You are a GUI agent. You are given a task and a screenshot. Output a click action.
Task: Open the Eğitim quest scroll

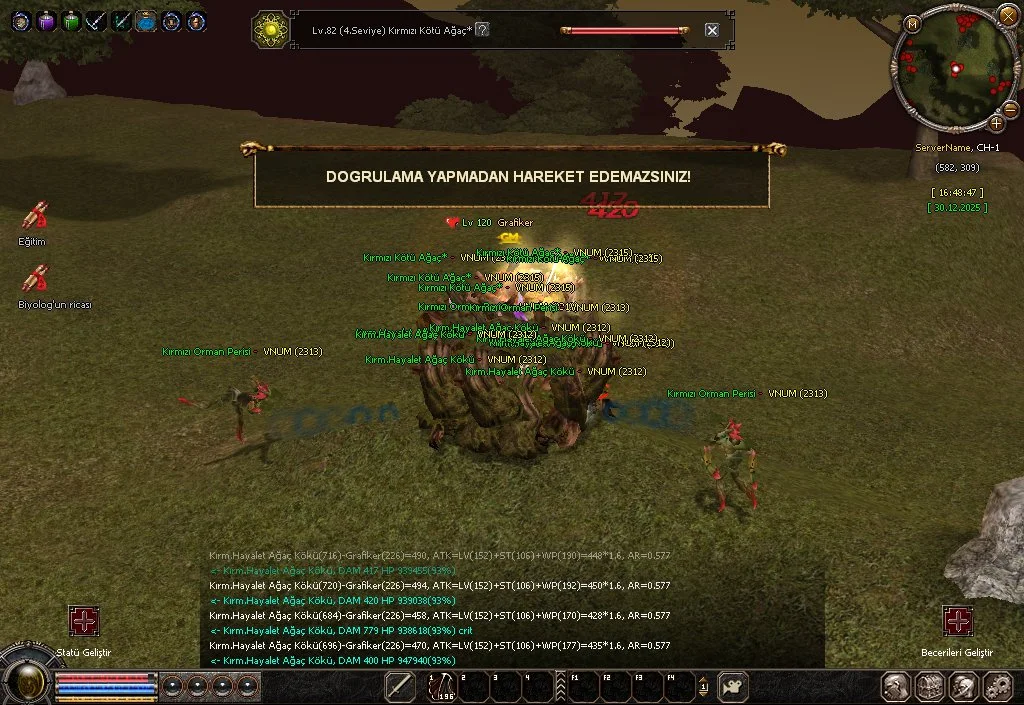pyautogui.click(x=35, y=217)
